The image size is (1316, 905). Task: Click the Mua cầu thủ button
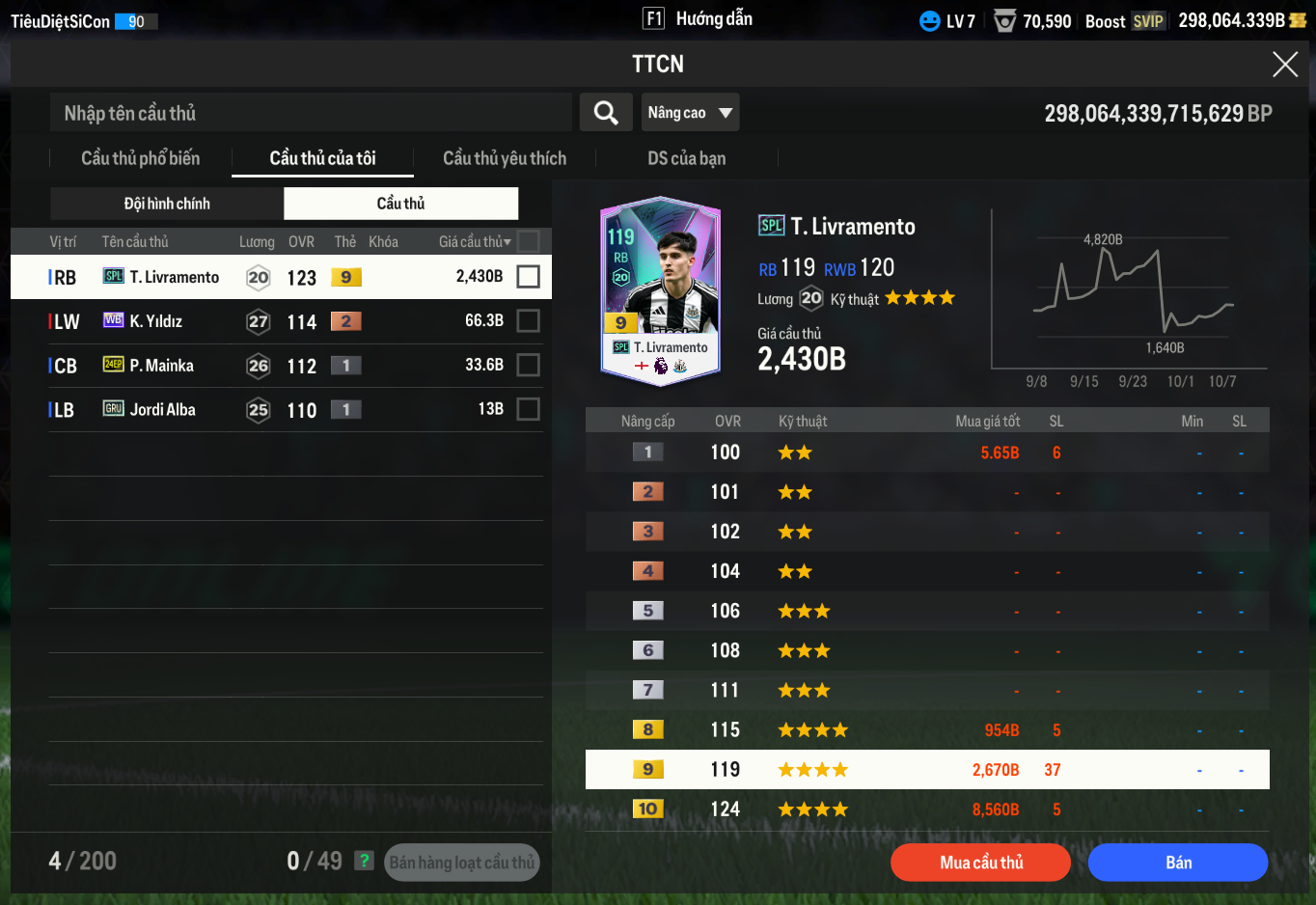pos(980,863)
